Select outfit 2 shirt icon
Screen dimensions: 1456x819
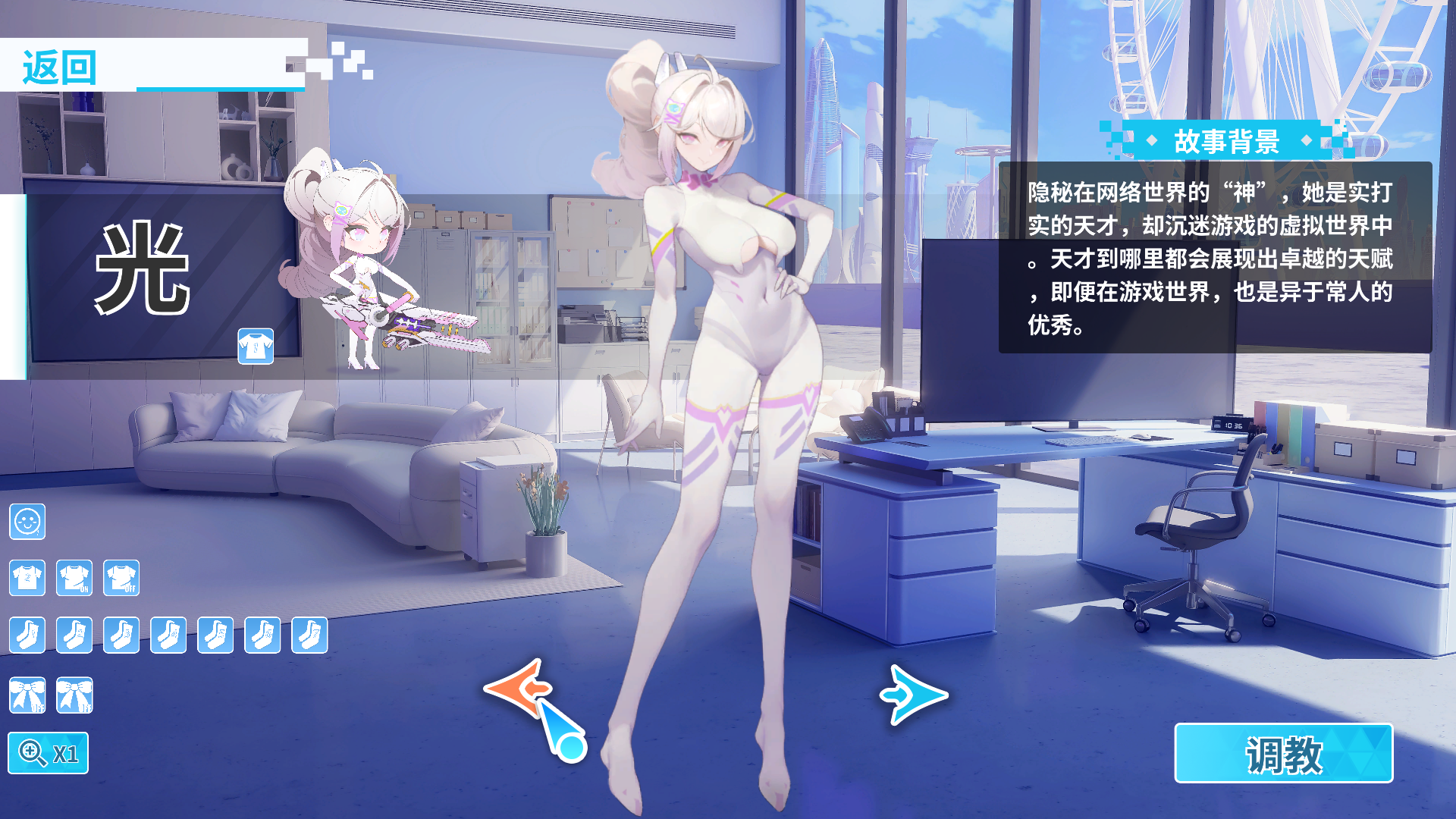[27, 579]
